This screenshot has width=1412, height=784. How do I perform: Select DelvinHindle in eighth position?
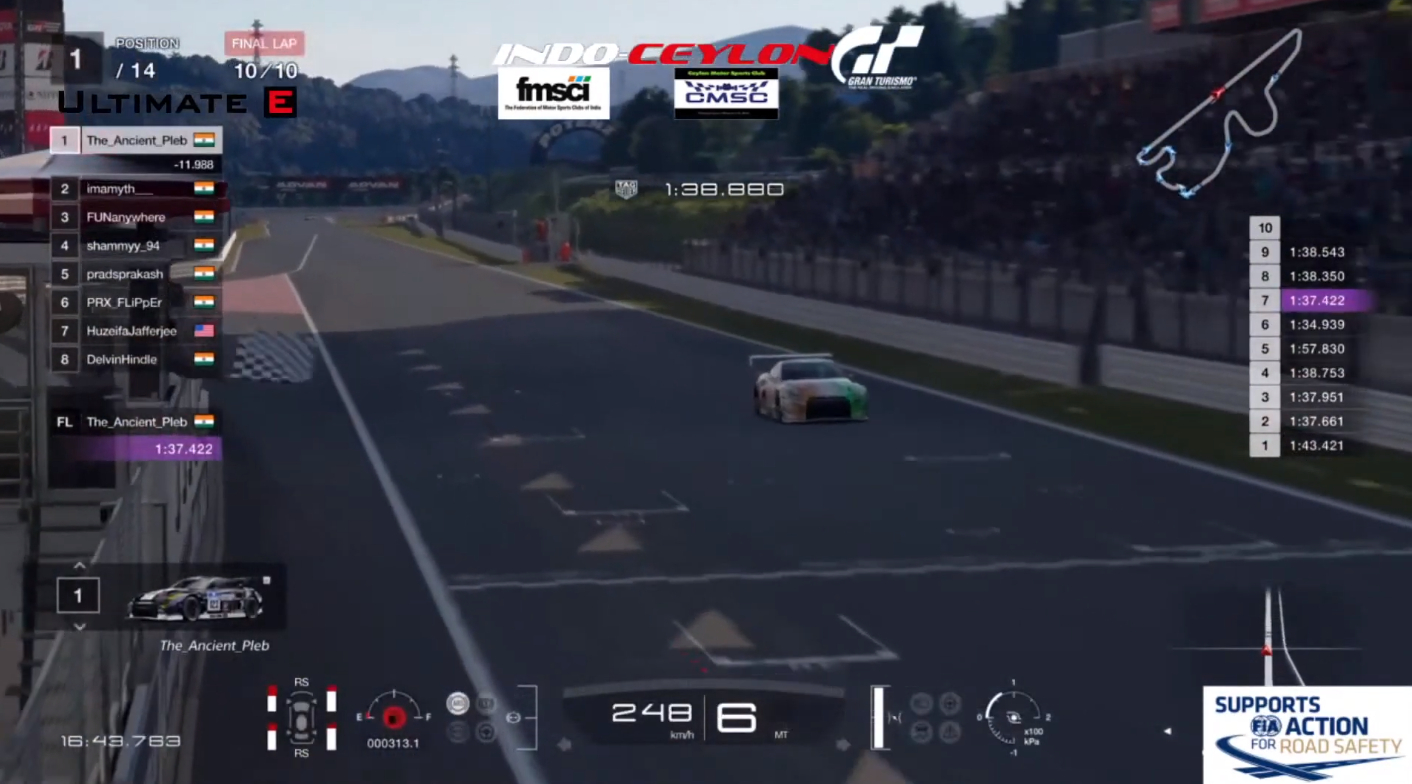136,359
